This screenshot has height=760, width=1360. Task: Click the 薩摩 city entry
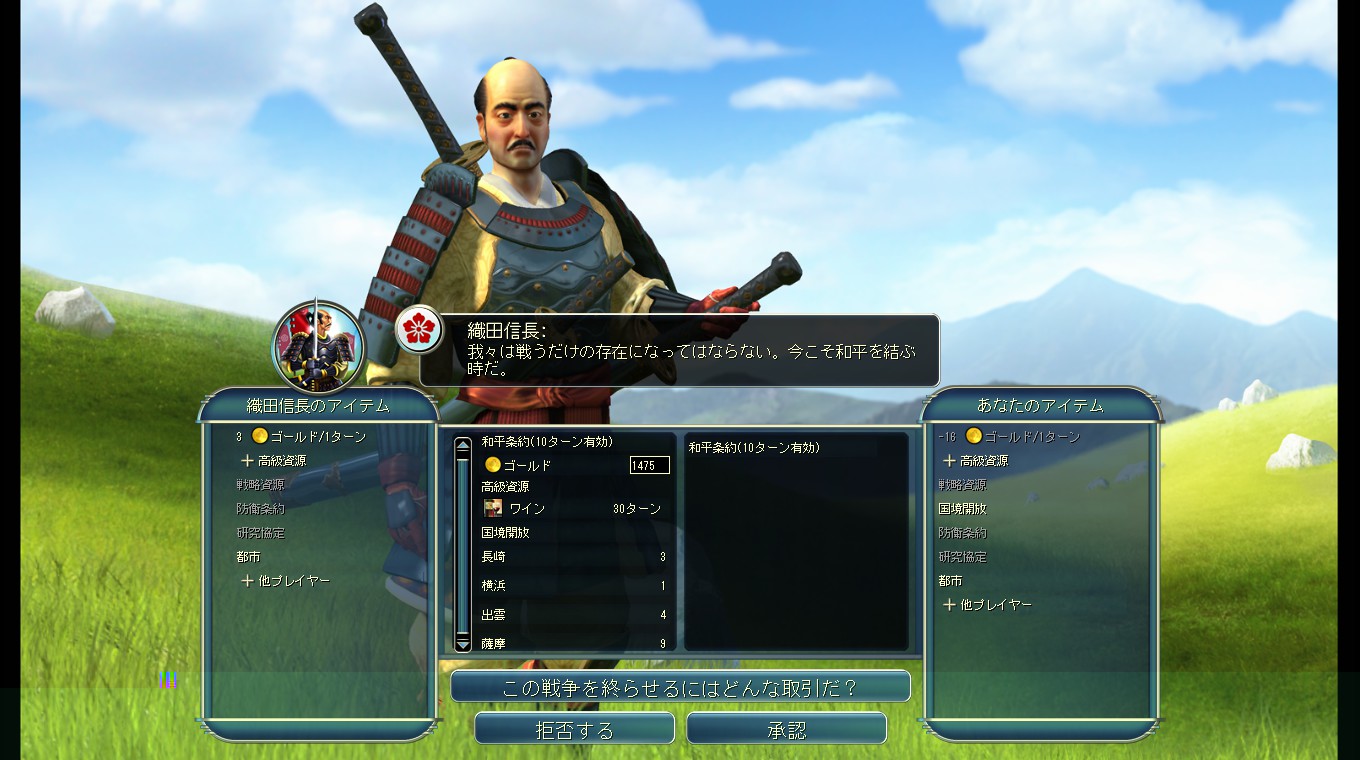pyautogui.click(x=572, y=643)
